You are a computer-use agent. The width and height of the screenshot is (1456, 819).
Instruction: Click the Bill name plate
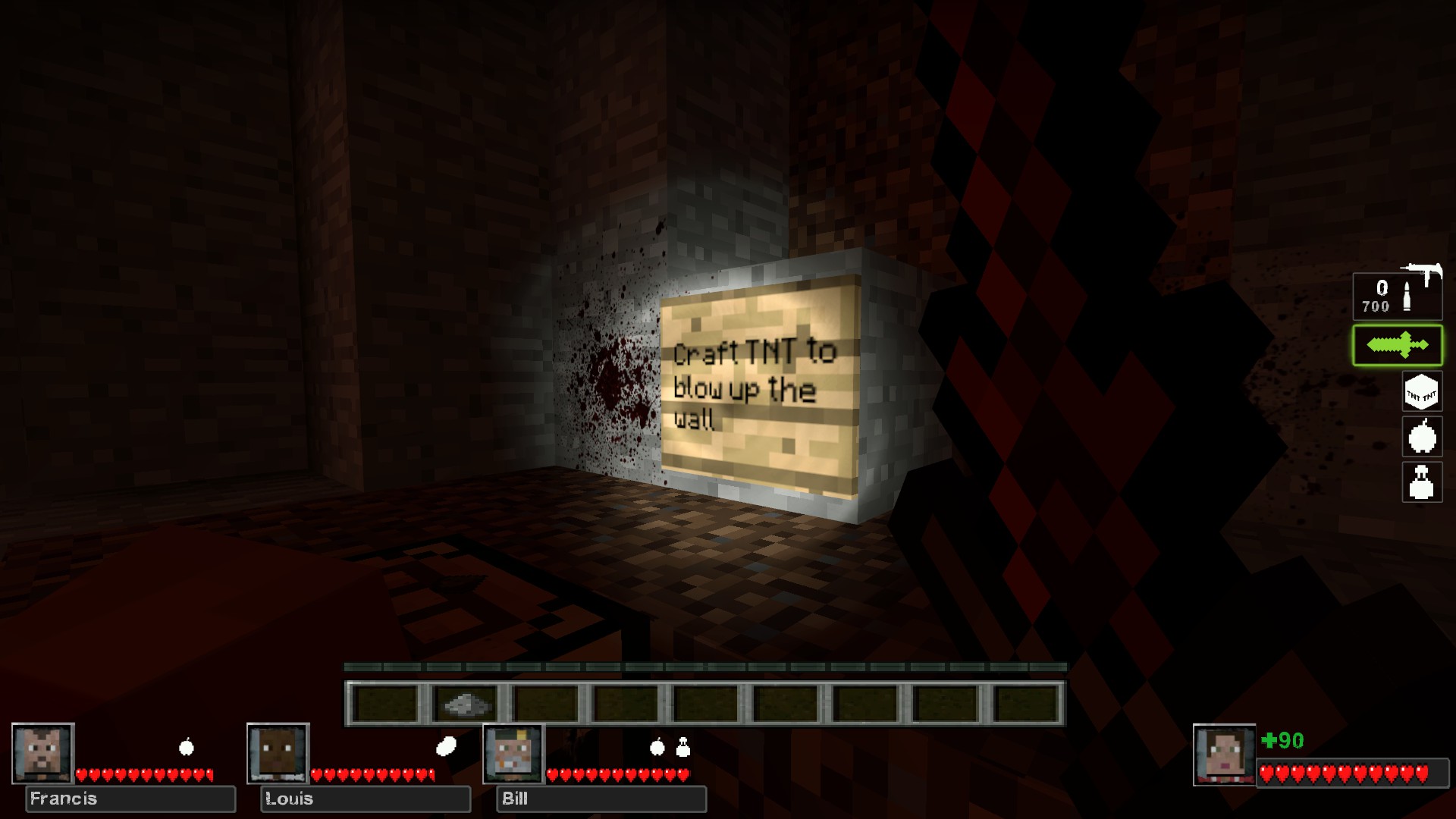click(x=601, y=799)
